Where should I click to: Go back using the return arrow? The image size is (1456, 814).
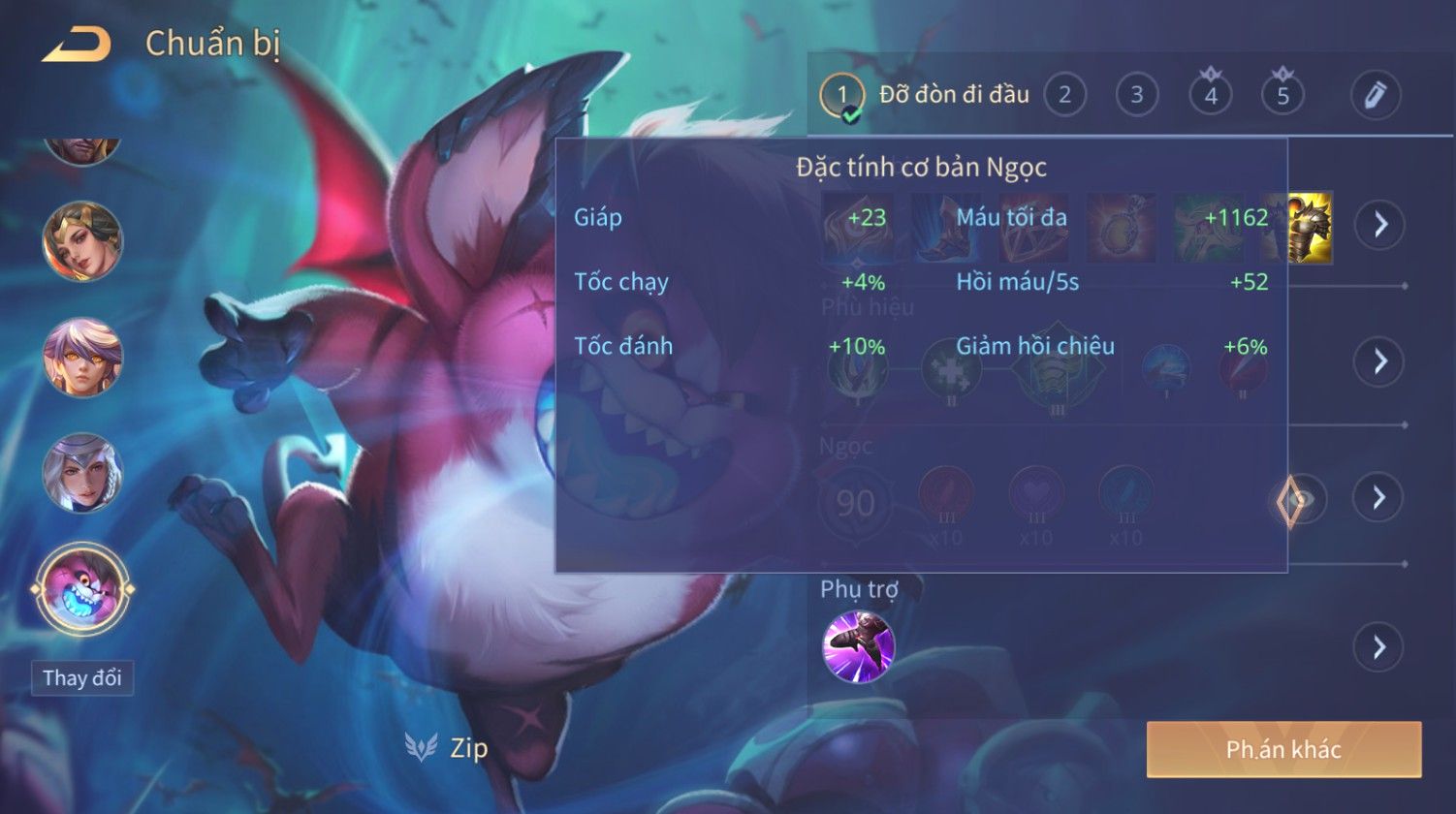[x=77, y=45]
